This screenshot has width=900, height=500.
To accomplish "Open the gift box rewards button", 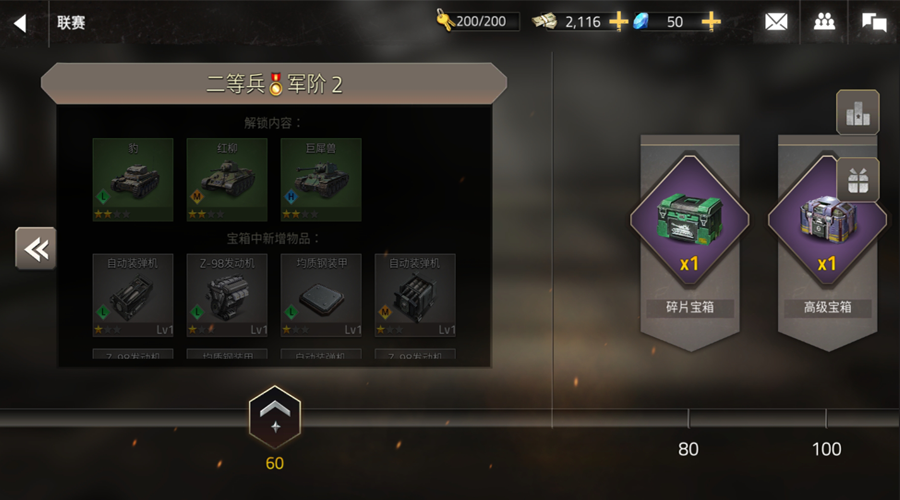I will click(857, 180).
